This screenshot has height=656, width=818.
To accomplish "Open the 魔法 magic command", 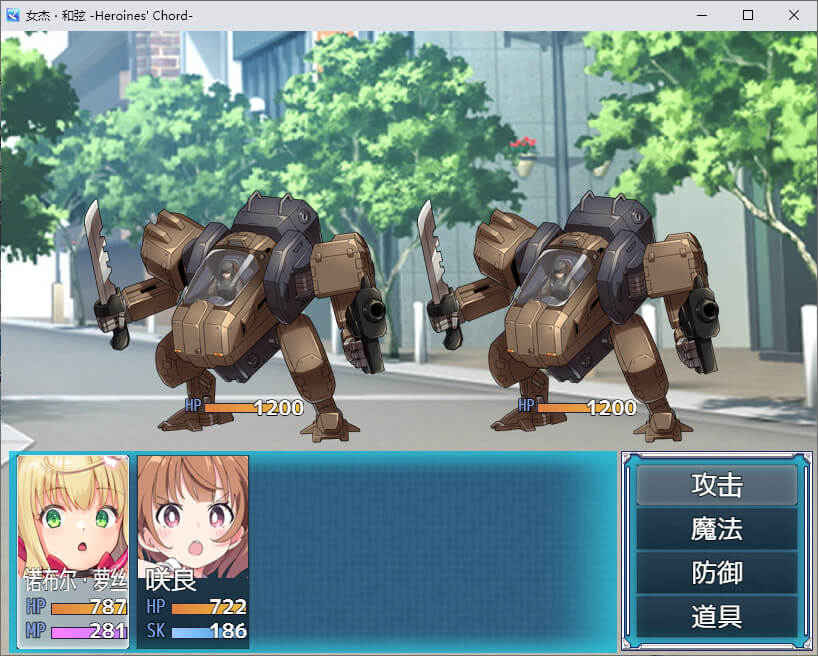I will pos(716,529).
